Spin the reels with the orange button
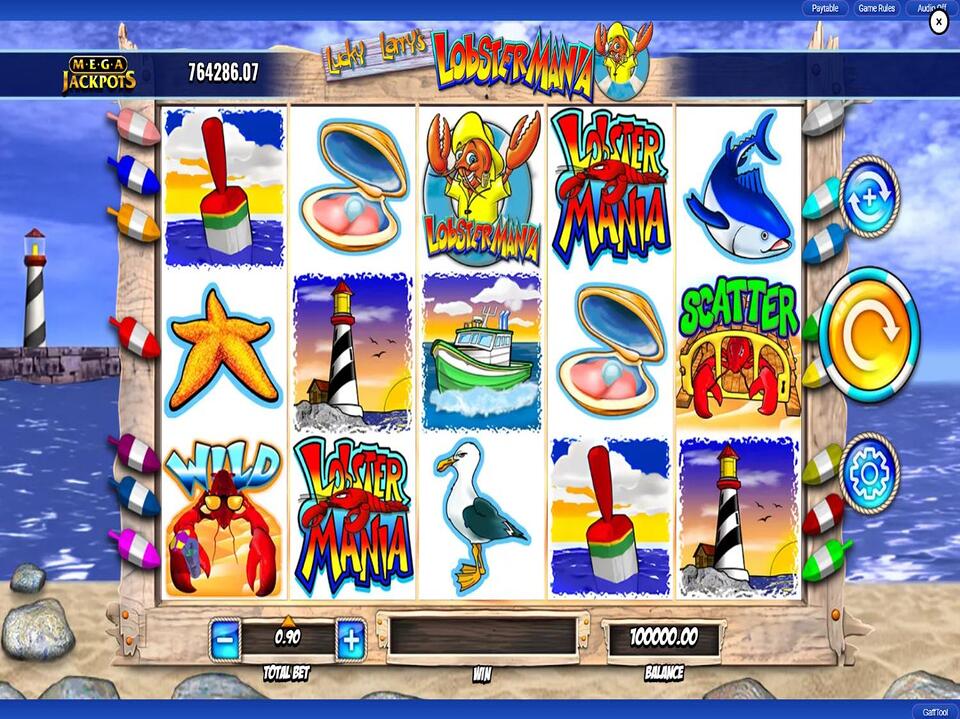960x719 pixels. pyautogui.click(x=869, y=330)
